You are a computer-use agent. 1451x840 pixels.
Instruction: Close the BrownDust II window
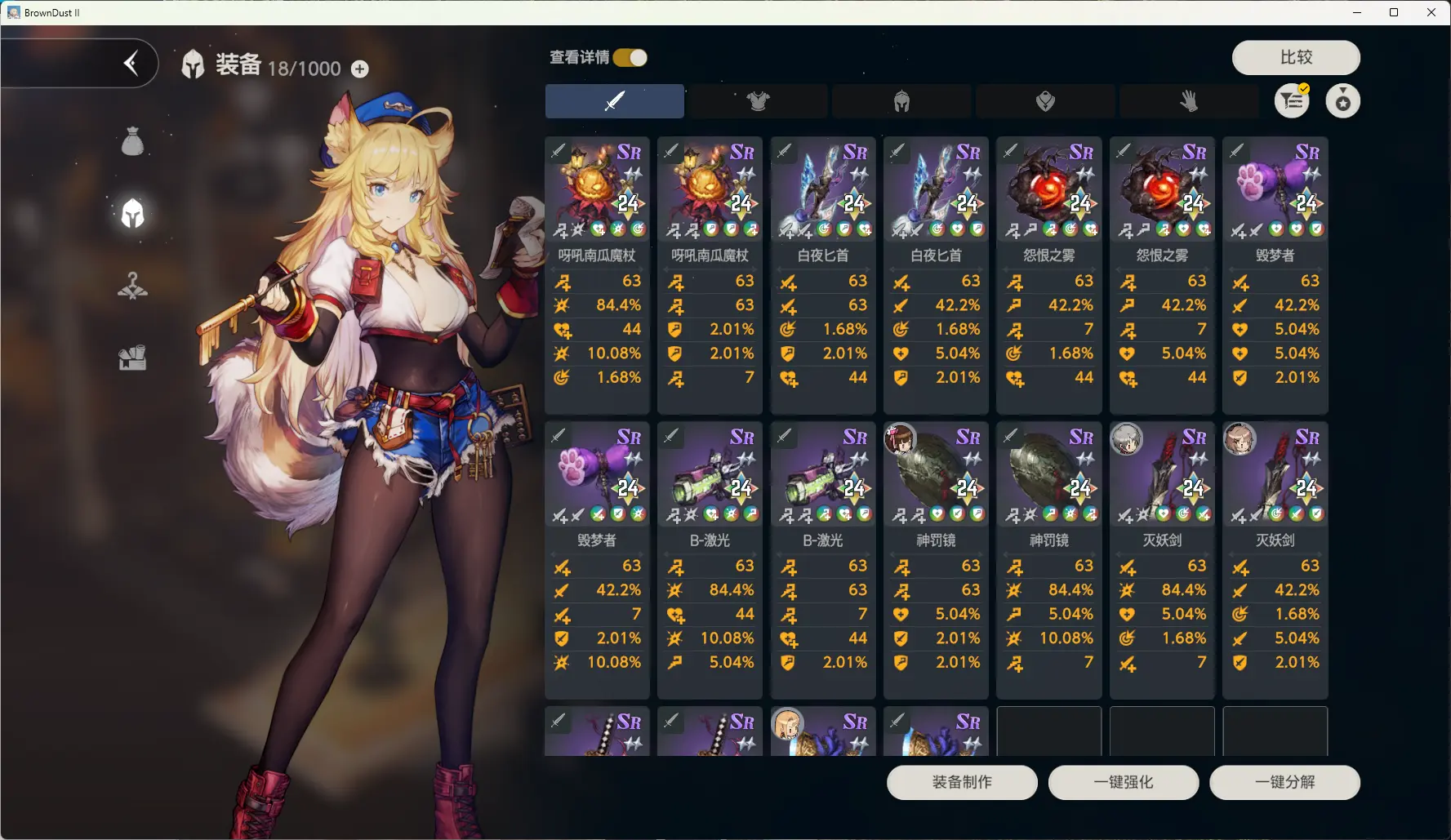pos(1431,12)
